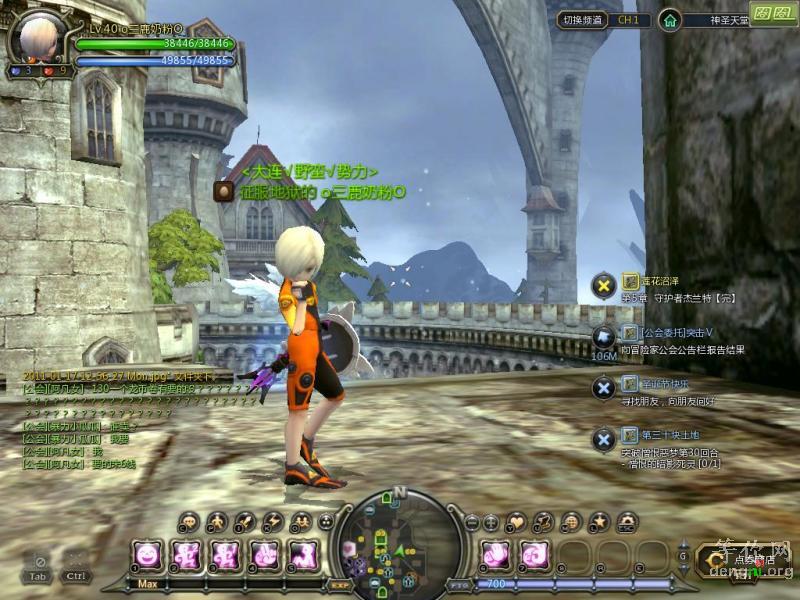
Task: Activate the pink swirl skill in the right hotbar
Action: [x=535, y=554]
